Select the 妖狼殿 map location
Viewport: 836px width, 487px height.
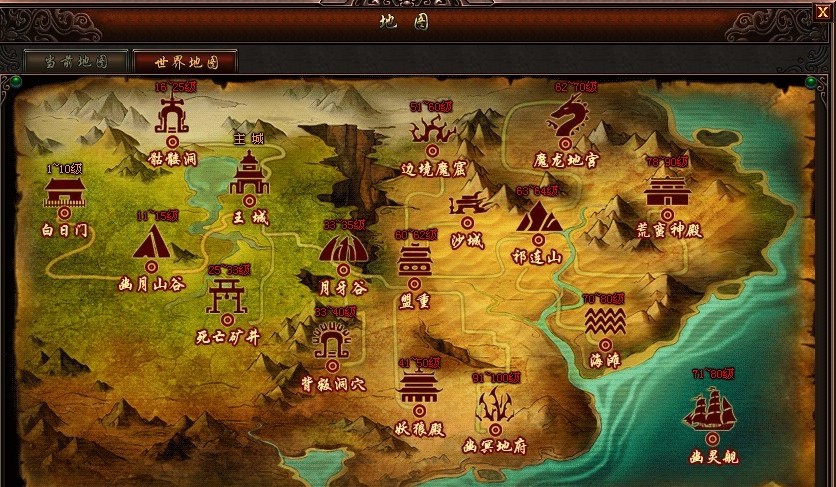(x=419, y=387)
